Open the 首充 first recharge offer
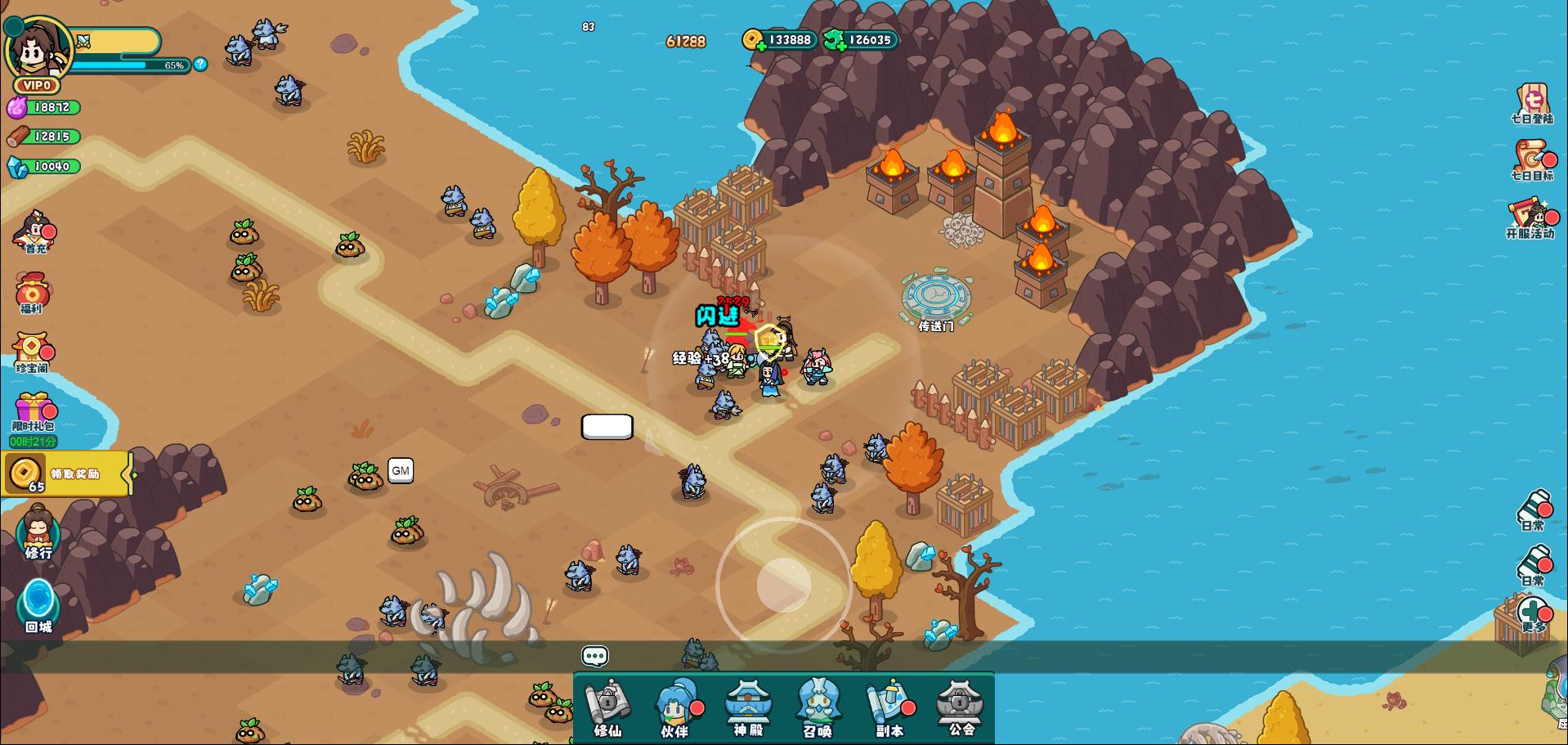 35,231
